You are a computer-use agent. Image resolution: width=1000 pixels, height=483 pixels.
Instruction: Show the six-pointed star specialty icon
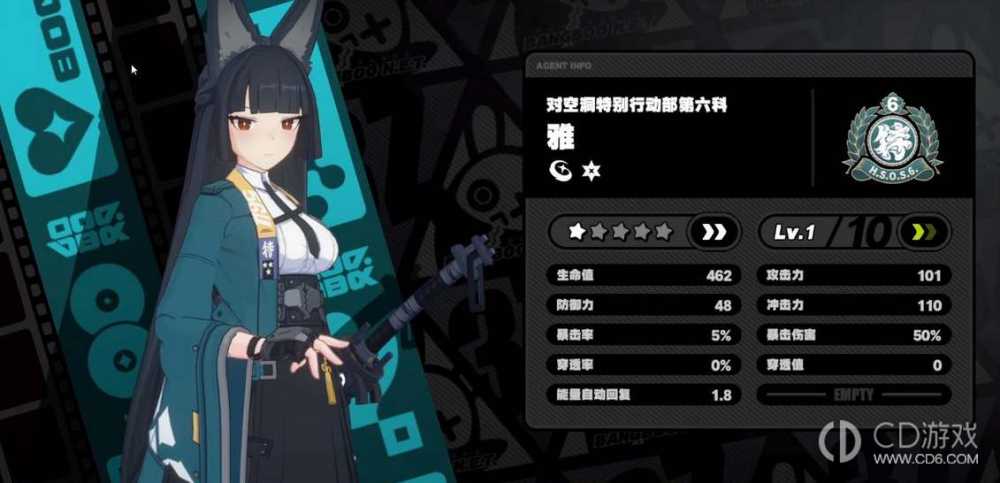pyautogui.click(x=590, y=169)
